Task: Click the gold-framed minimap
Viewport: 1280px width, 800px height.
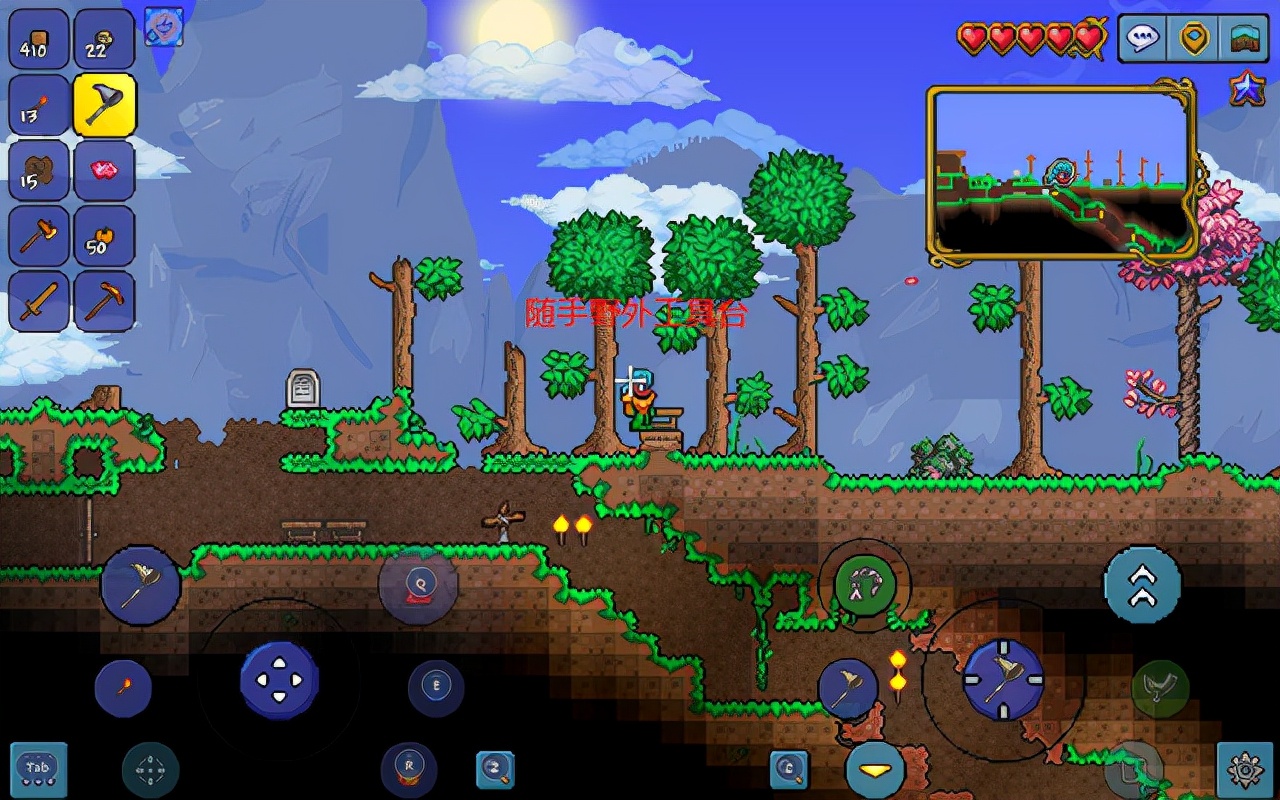Action: pyautogui.click(x=1062, y=173)
